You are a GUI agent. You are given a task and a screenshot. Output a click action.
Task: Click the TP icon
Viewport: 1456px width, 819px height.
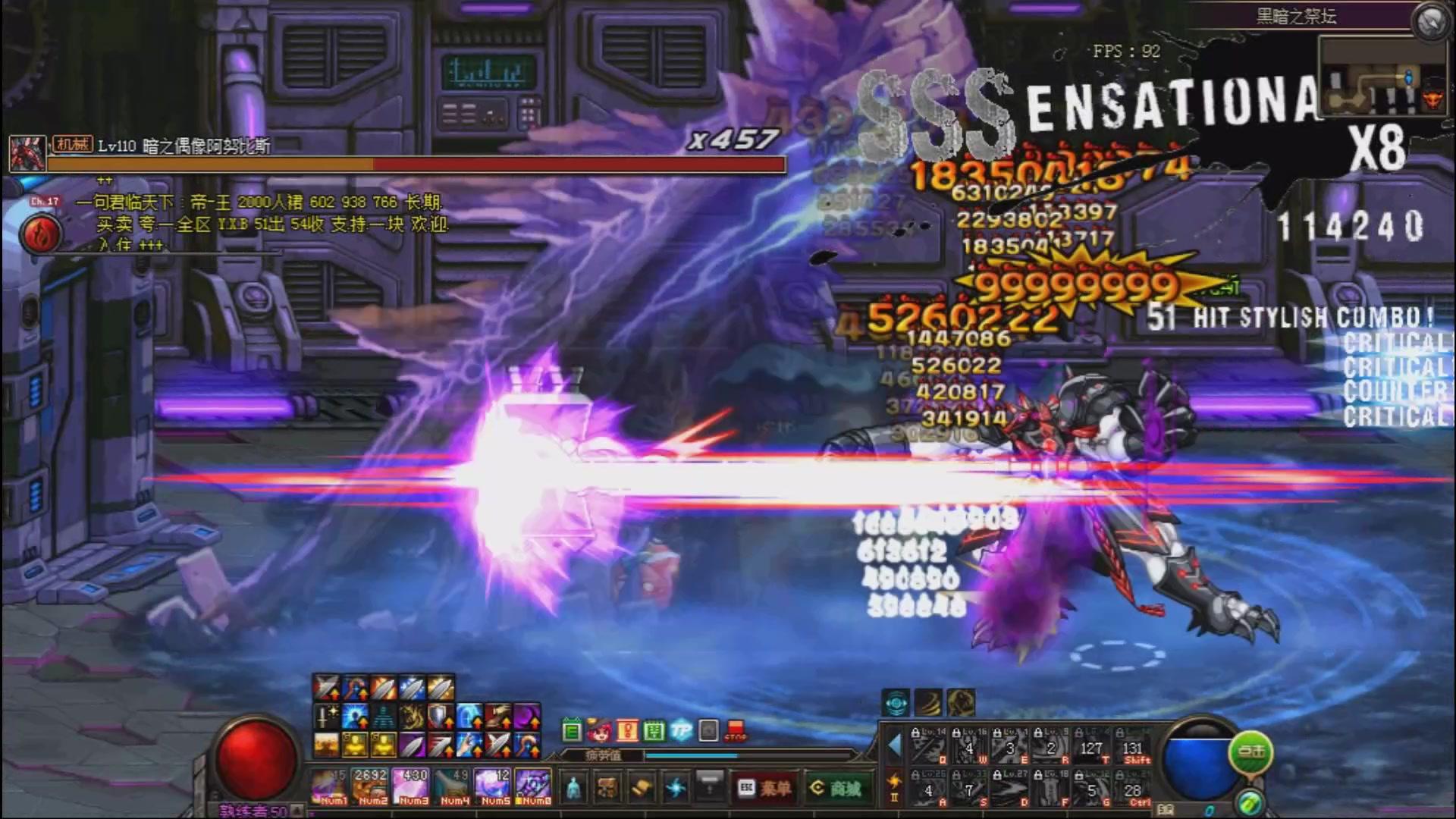point(681,731)
